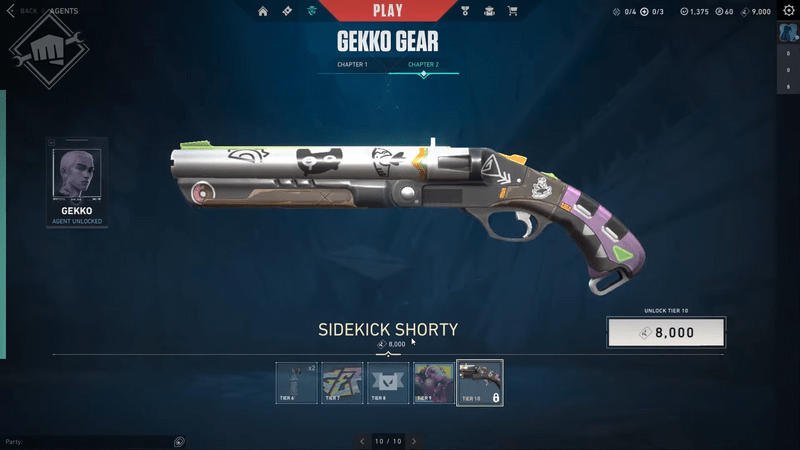Click the Gekko agent portrait card

(77, 182)
